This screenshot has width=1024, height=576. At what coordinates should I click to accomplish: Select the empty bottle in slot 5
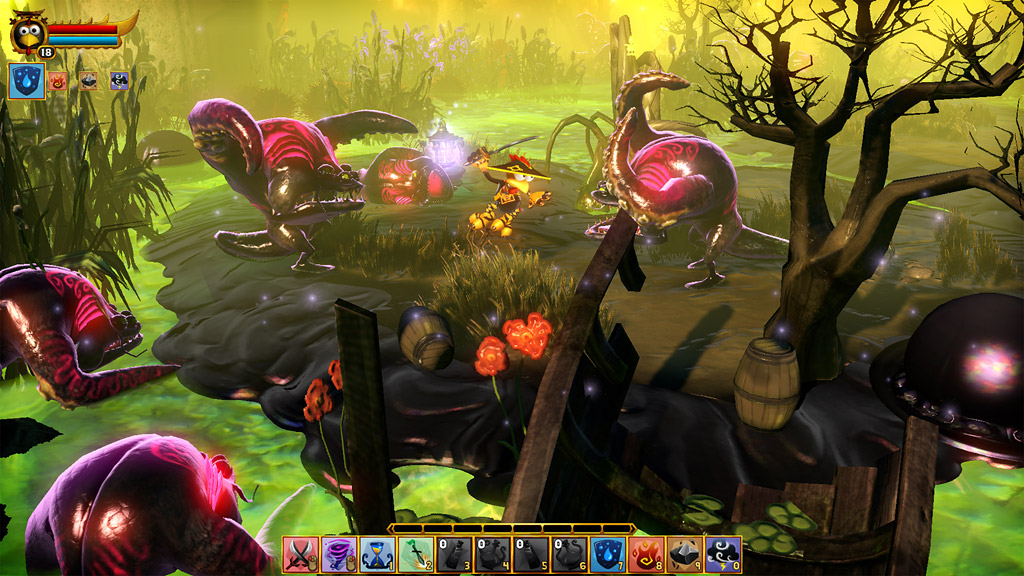531,553
